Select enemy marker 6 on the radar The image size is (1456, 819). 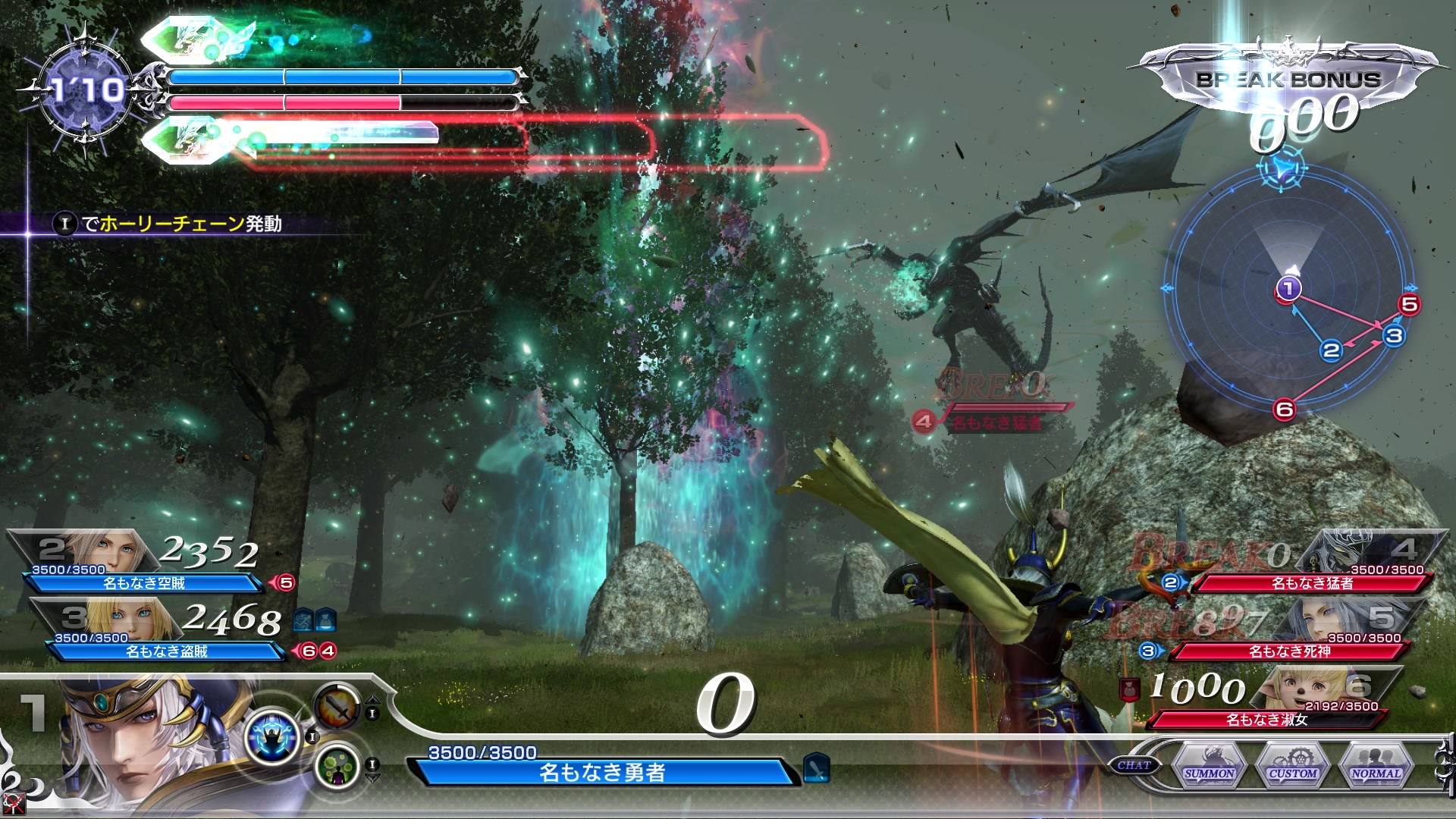1284,409
